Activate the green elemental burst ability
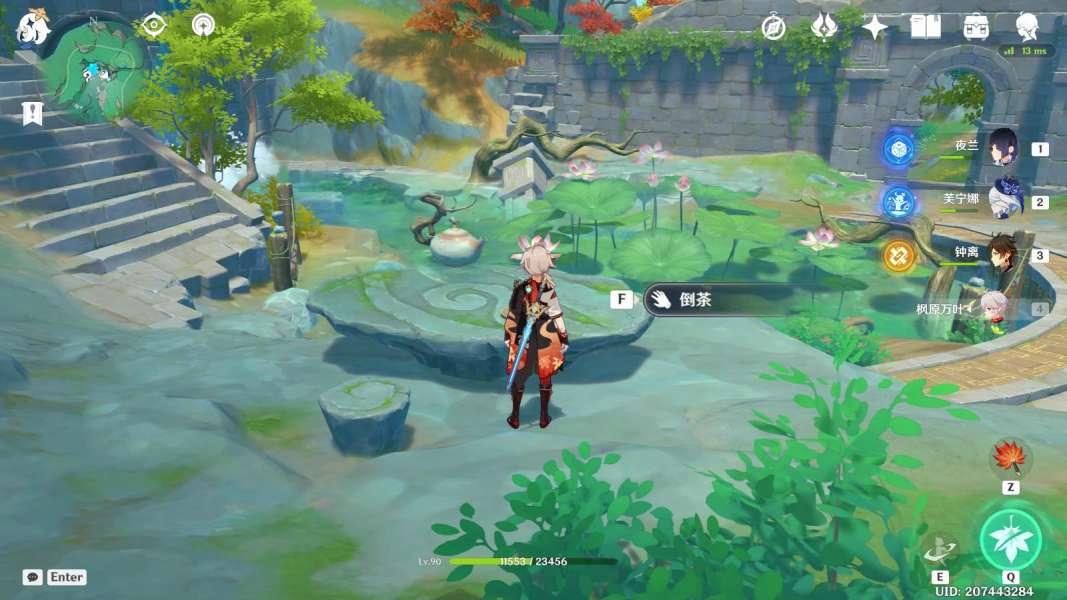 point(1010,540)
